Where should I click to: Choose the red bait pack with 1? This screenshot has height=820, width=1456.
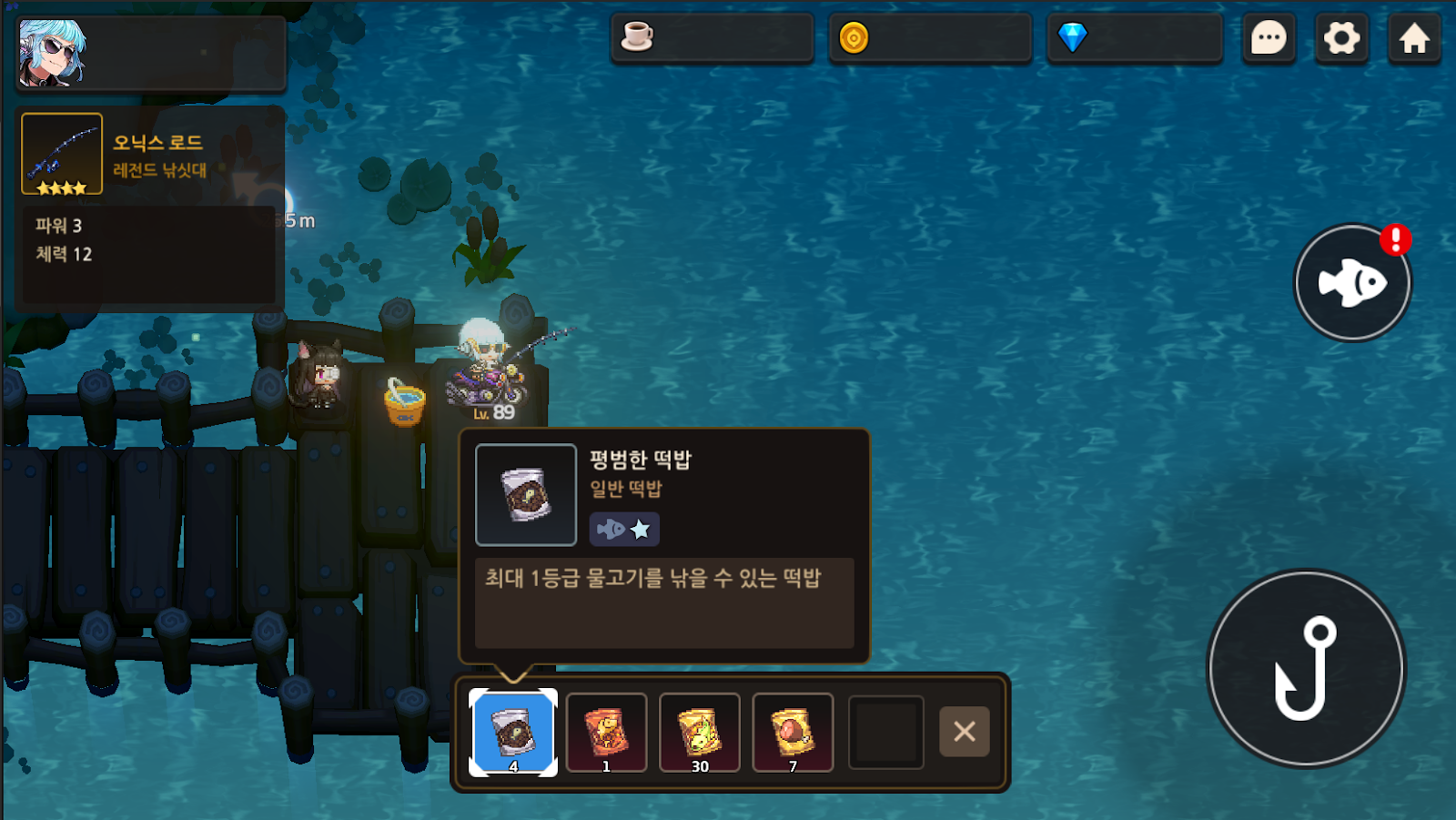606,732
